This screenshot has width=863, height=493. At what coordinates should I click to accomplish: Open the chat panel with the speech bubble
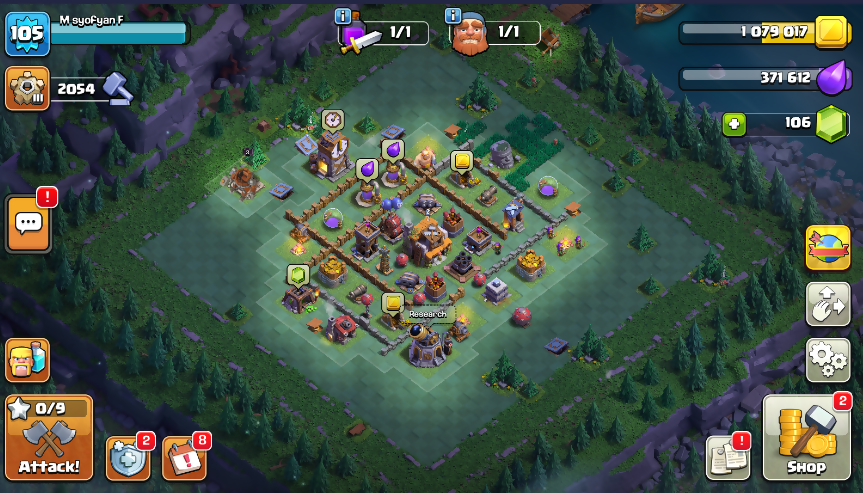[28, 223]
